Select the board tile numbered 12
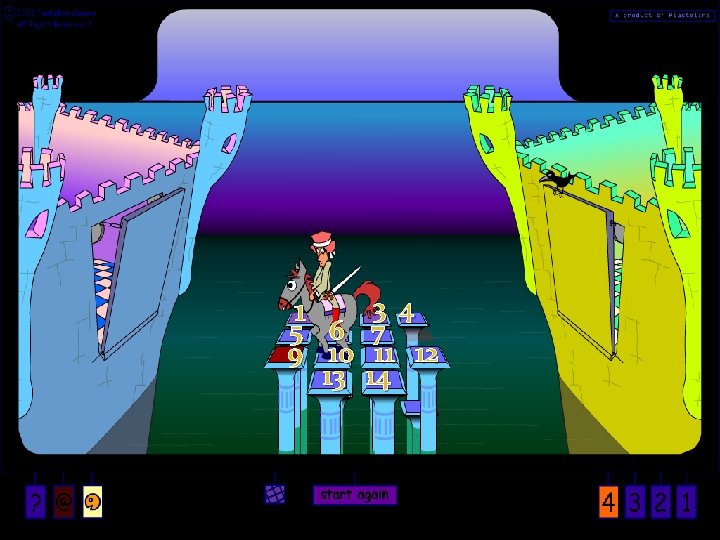 pyautogui.click(x=427, y=355)
